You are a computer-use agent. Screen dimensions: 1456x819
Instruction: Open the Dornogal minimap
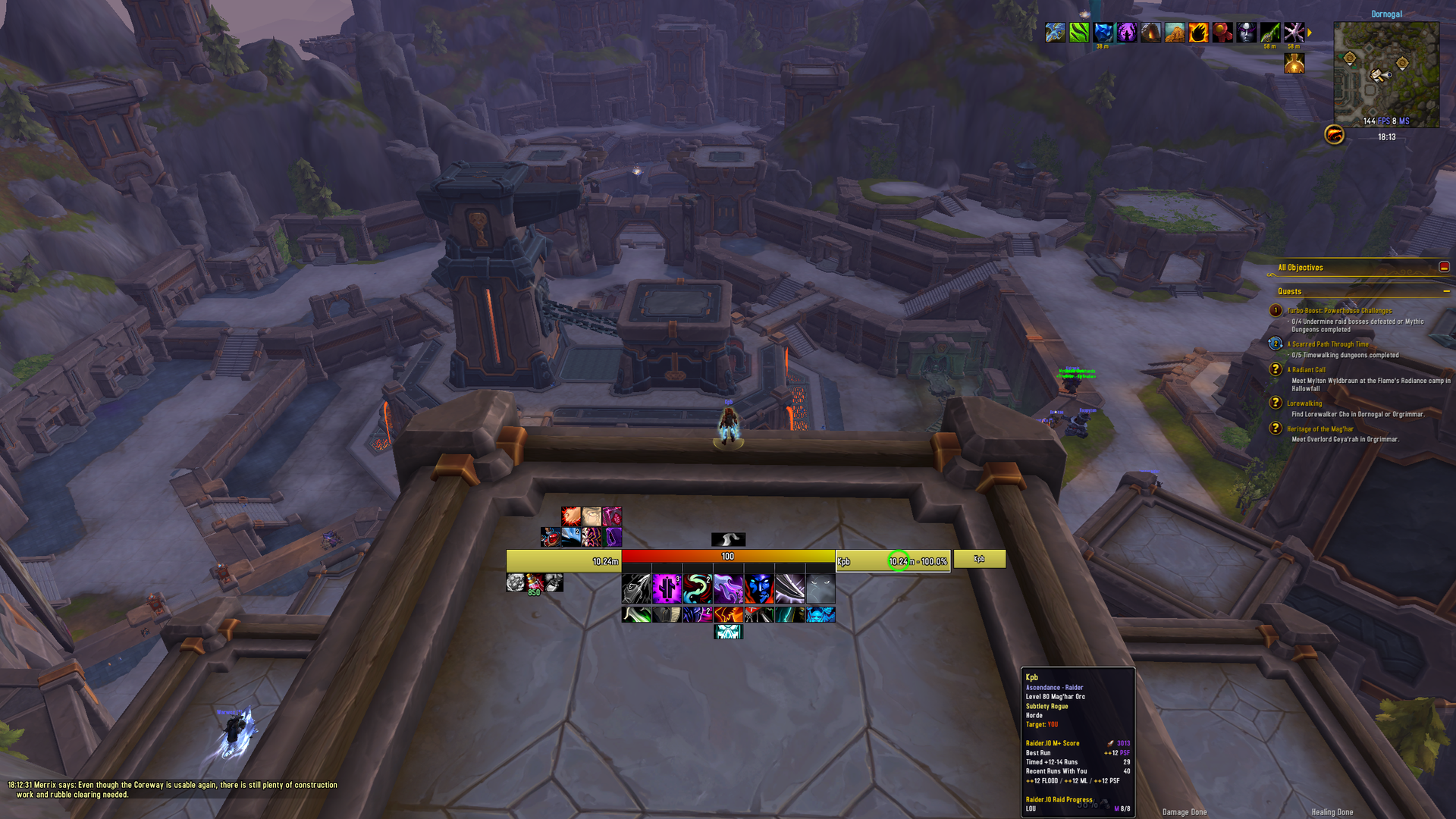point(1386,74)
